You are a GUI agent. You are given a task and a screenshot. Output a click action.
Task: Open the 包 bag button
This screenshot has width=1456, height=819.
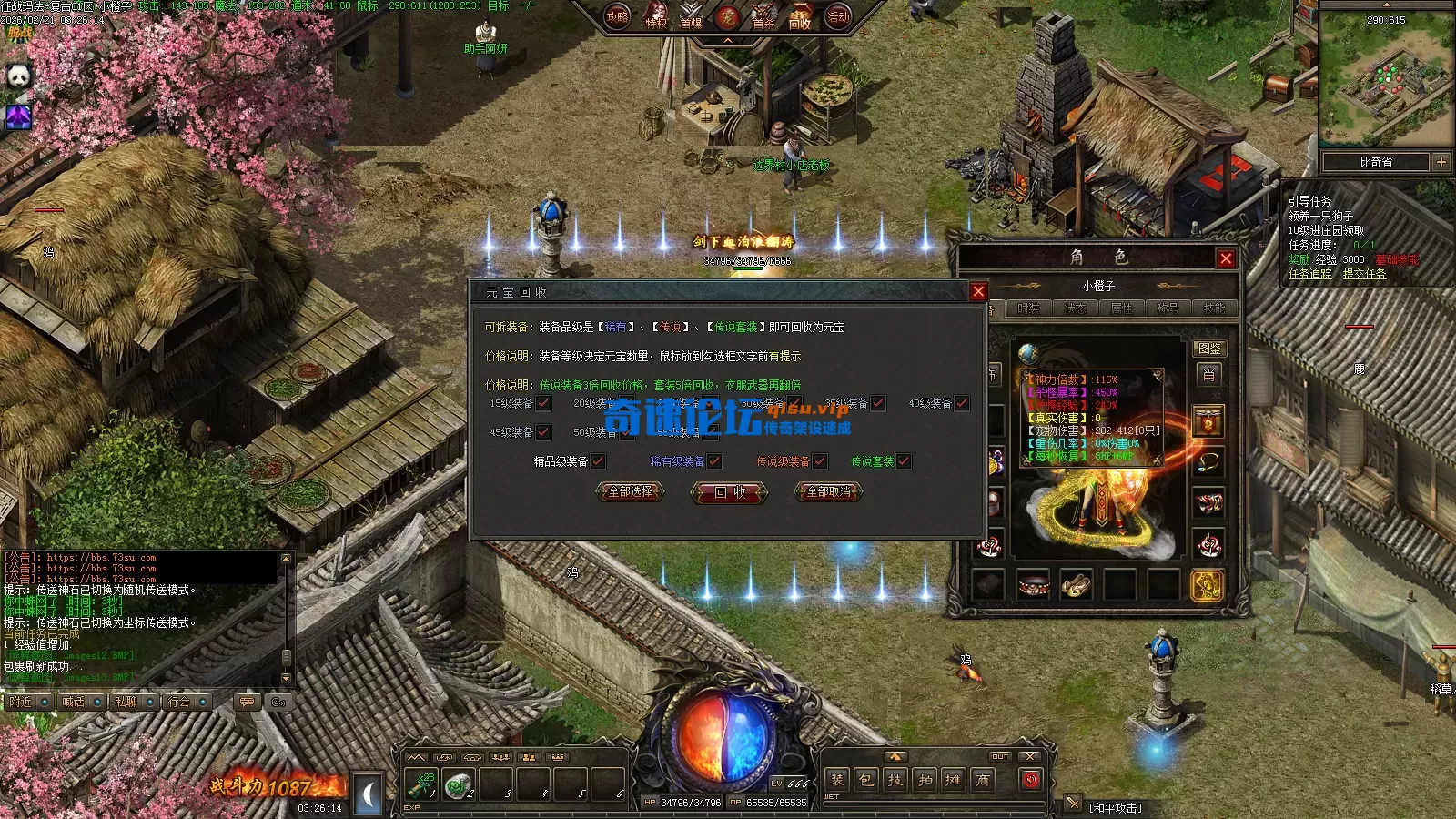[866, 779]
